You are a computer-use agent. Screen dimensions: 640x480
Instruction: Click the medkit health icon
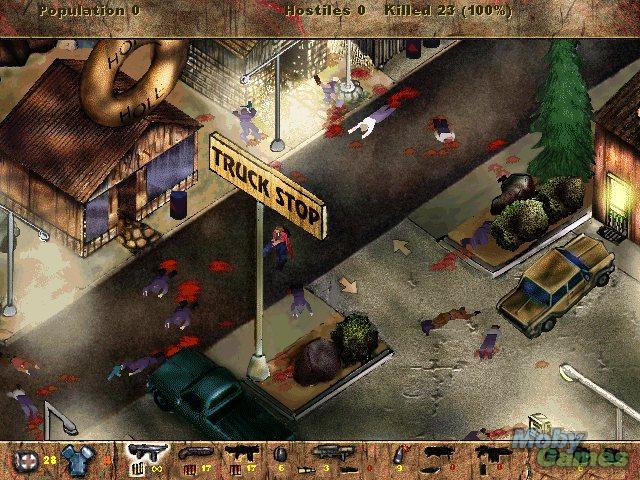25,460
